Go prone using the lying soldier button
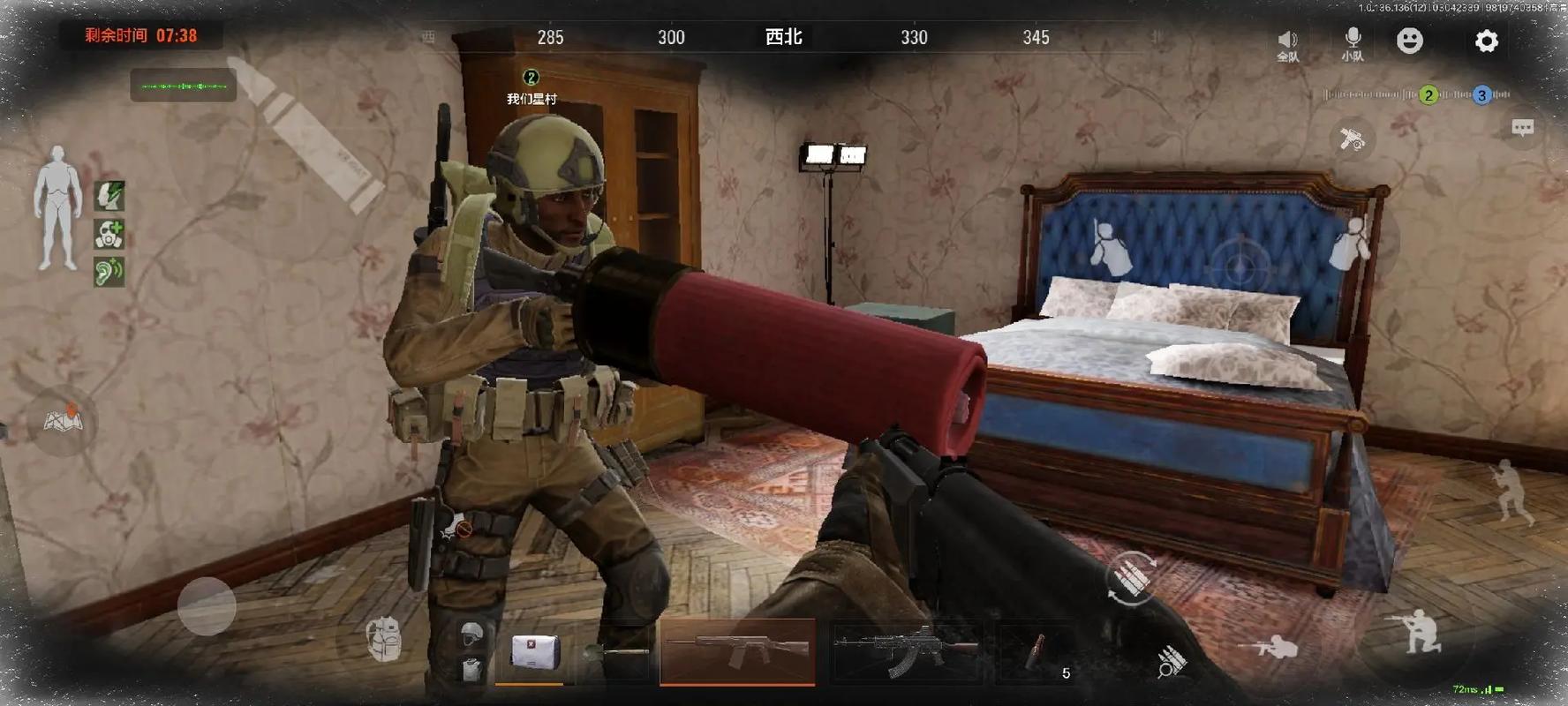 pyautogui.click(x=1267, y=649)
